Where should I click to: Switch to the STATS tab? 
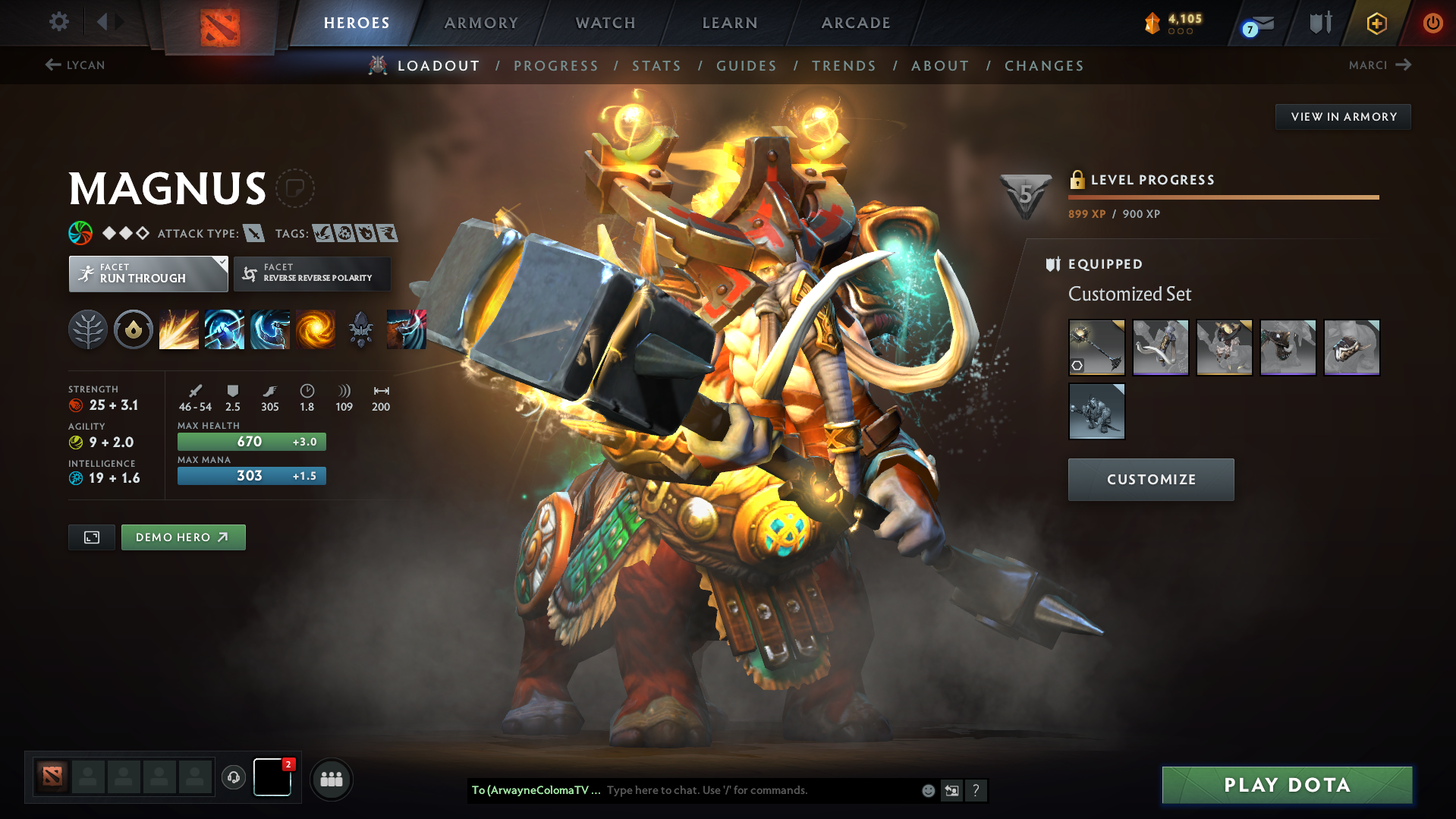(656, 65)
